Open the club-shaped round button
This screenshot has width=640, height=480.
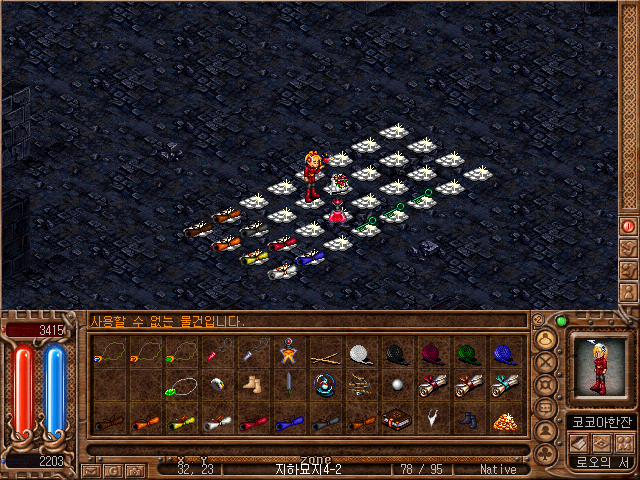[546, 453]
